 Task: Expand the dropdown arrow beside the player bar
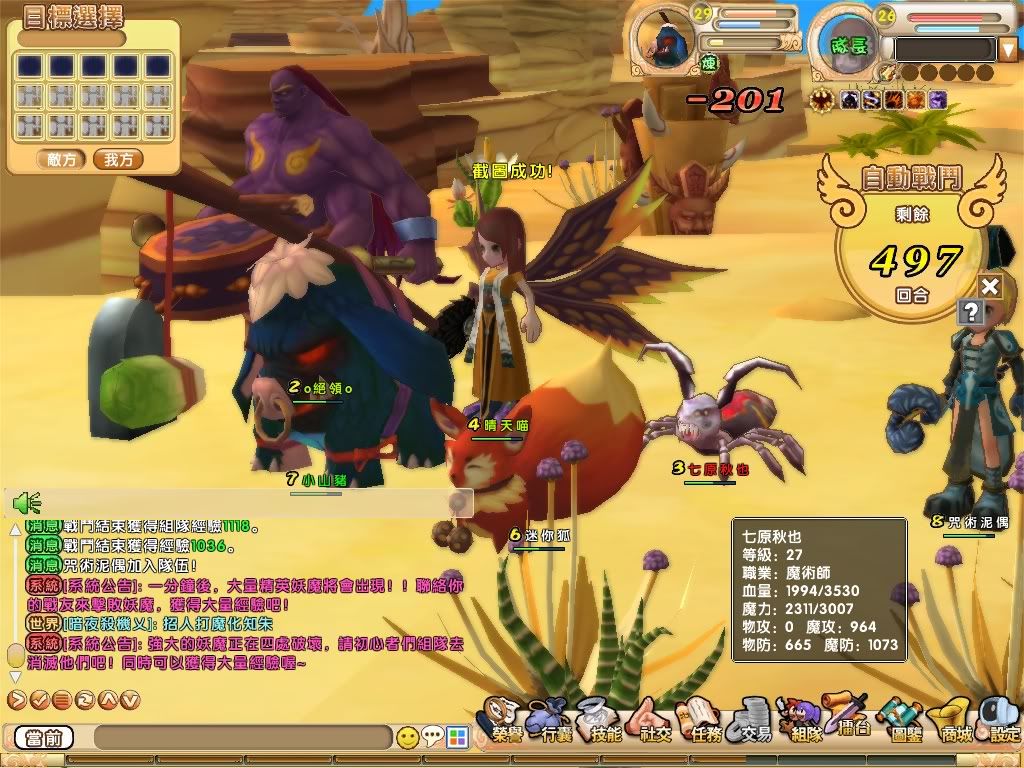1007,49
